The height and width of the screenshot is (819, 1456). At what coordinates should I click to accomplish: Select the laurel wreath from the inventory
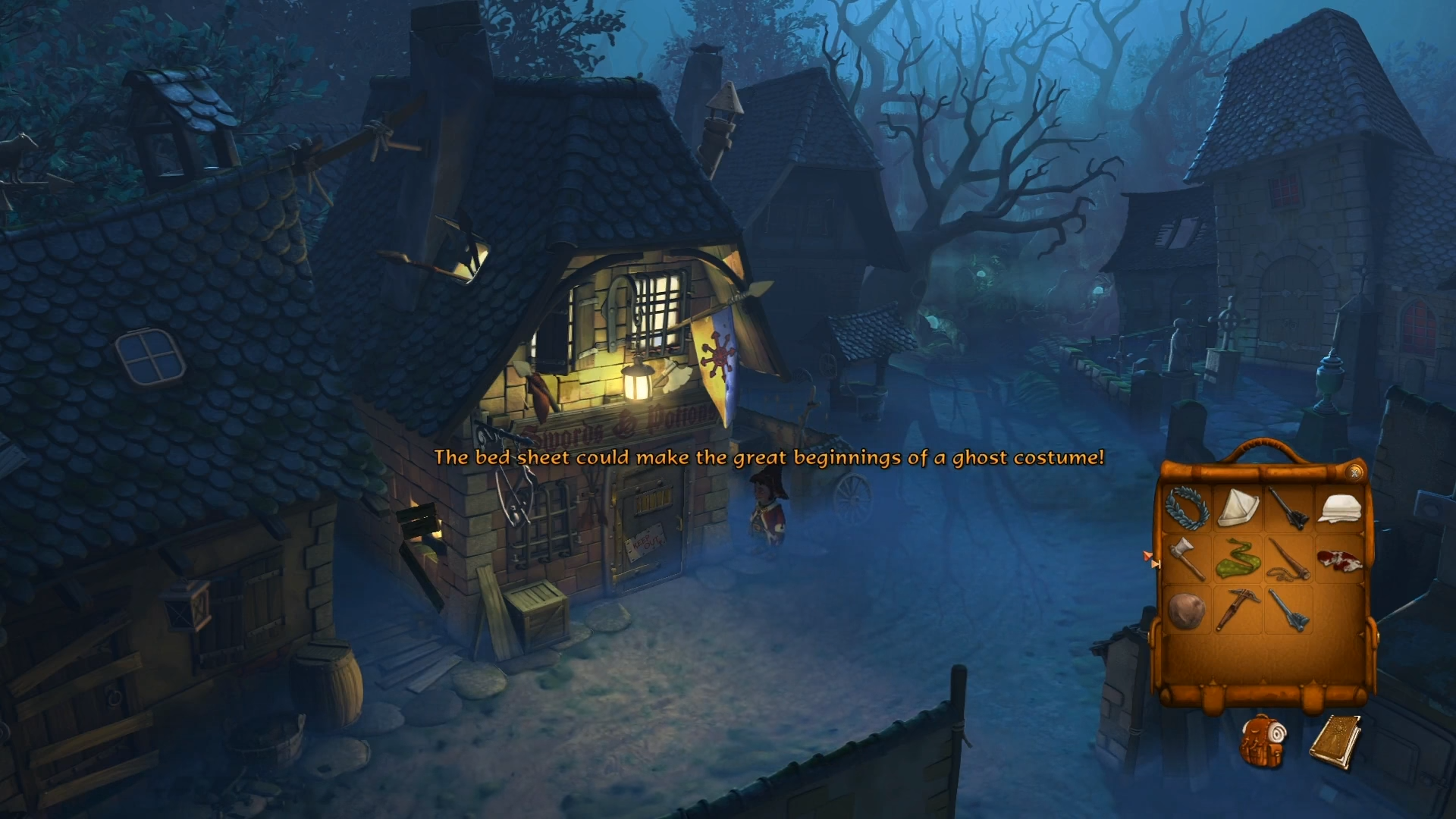click(1186, 507)
